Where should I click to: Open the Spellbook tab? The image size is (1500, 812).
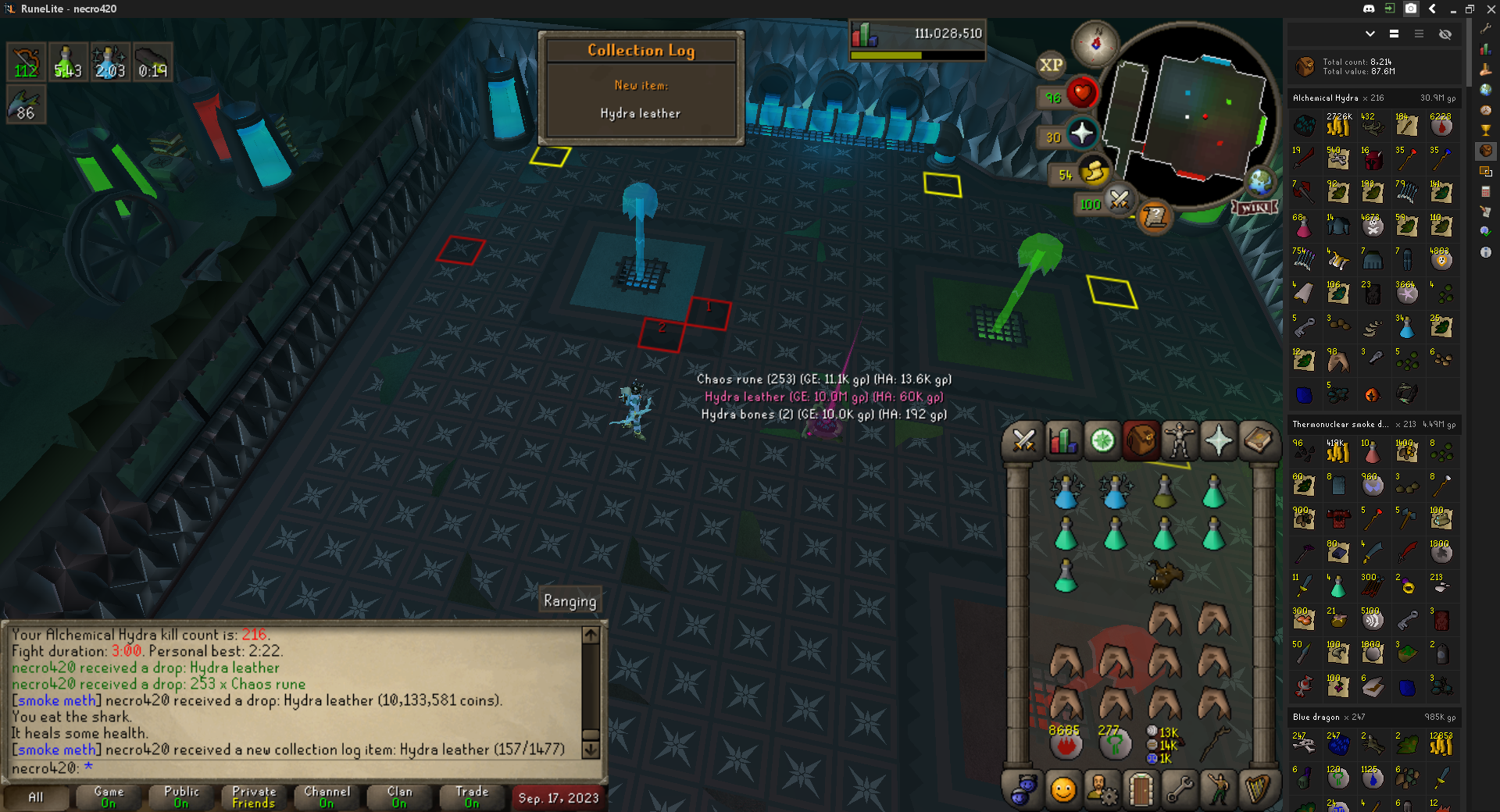click(1257, 441)
